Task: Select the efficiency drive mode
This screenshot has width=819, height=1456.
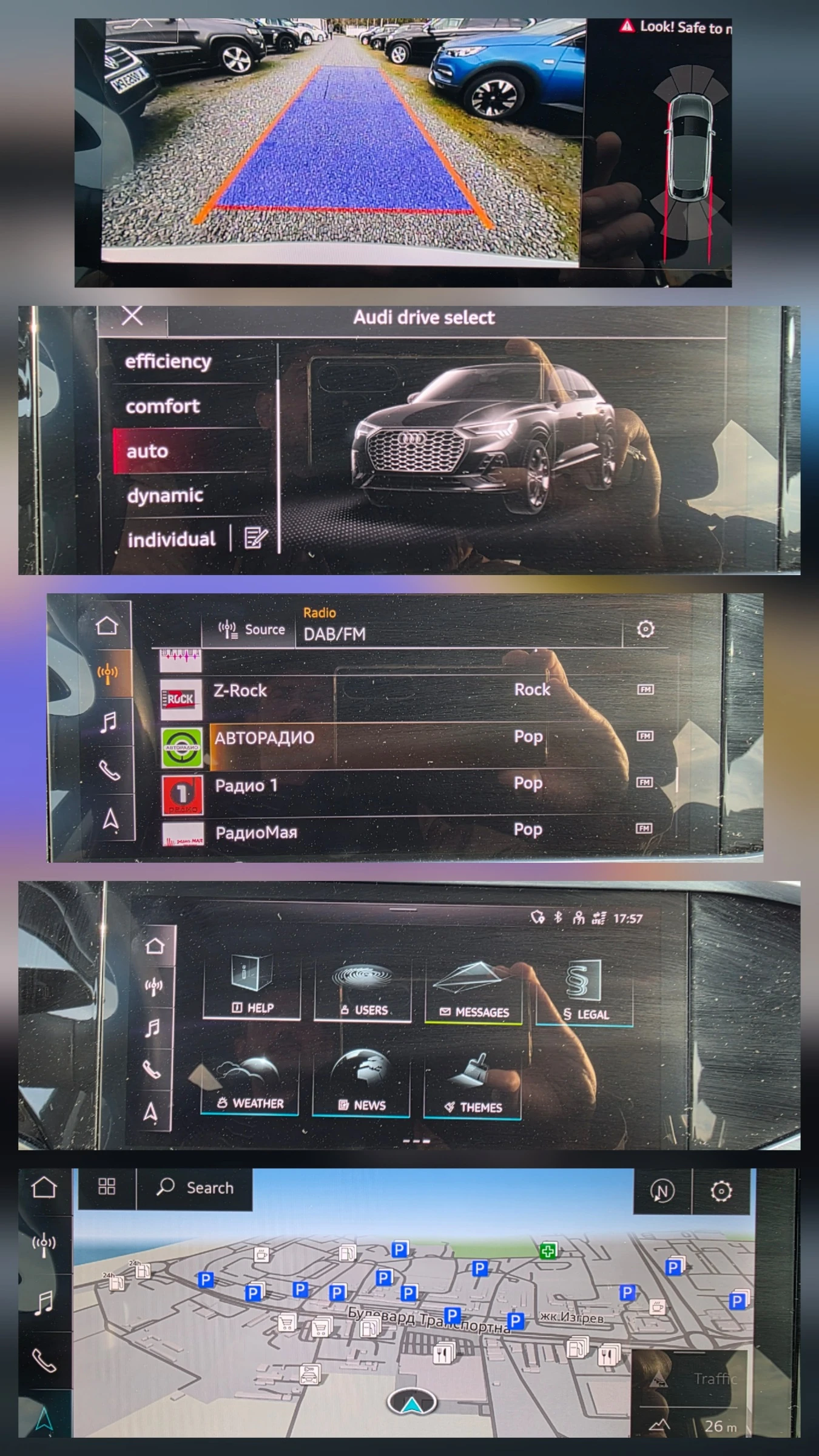Action: [x=169, y=362]
